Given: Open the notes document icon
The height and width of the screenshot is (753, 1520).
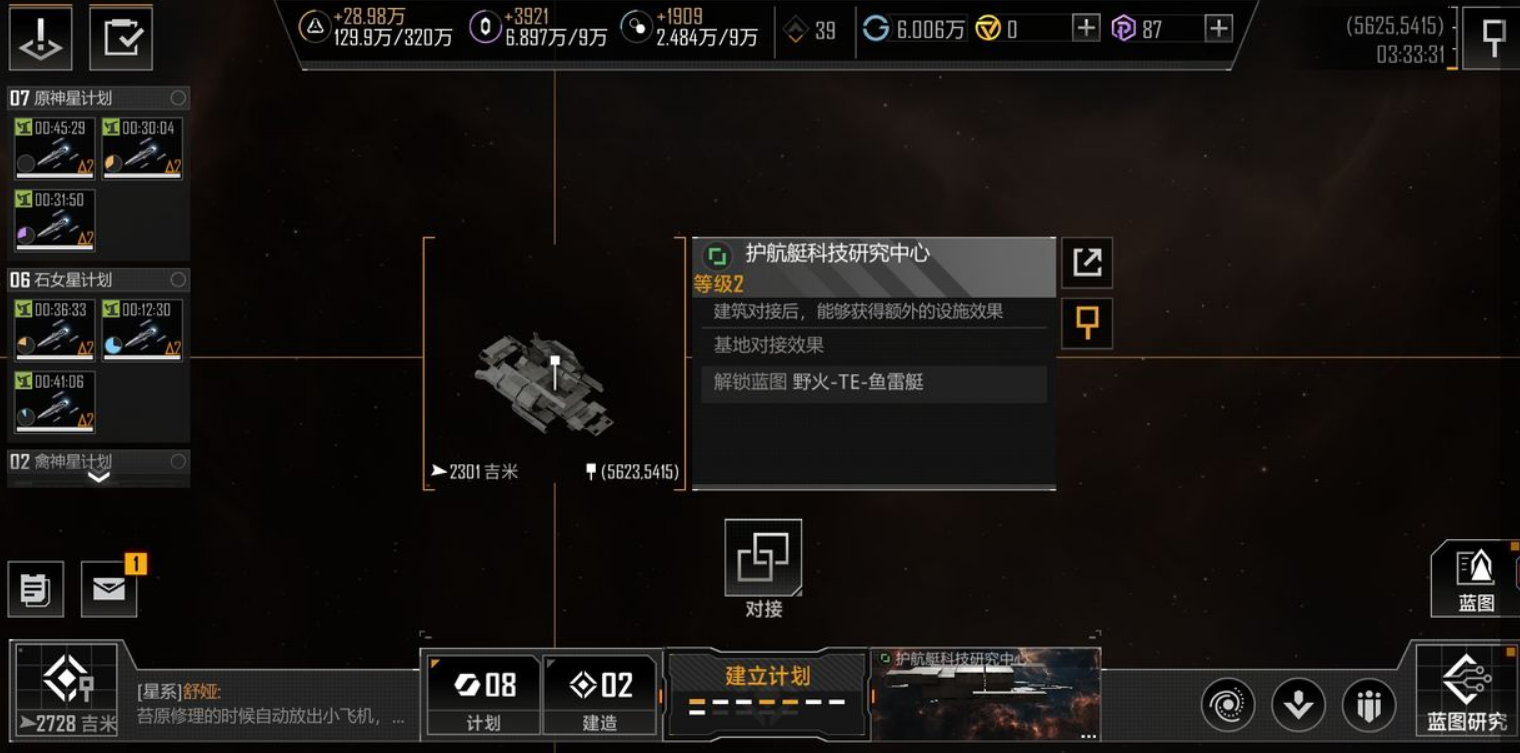Looking at the screenshot, I should tap(36, 589).
